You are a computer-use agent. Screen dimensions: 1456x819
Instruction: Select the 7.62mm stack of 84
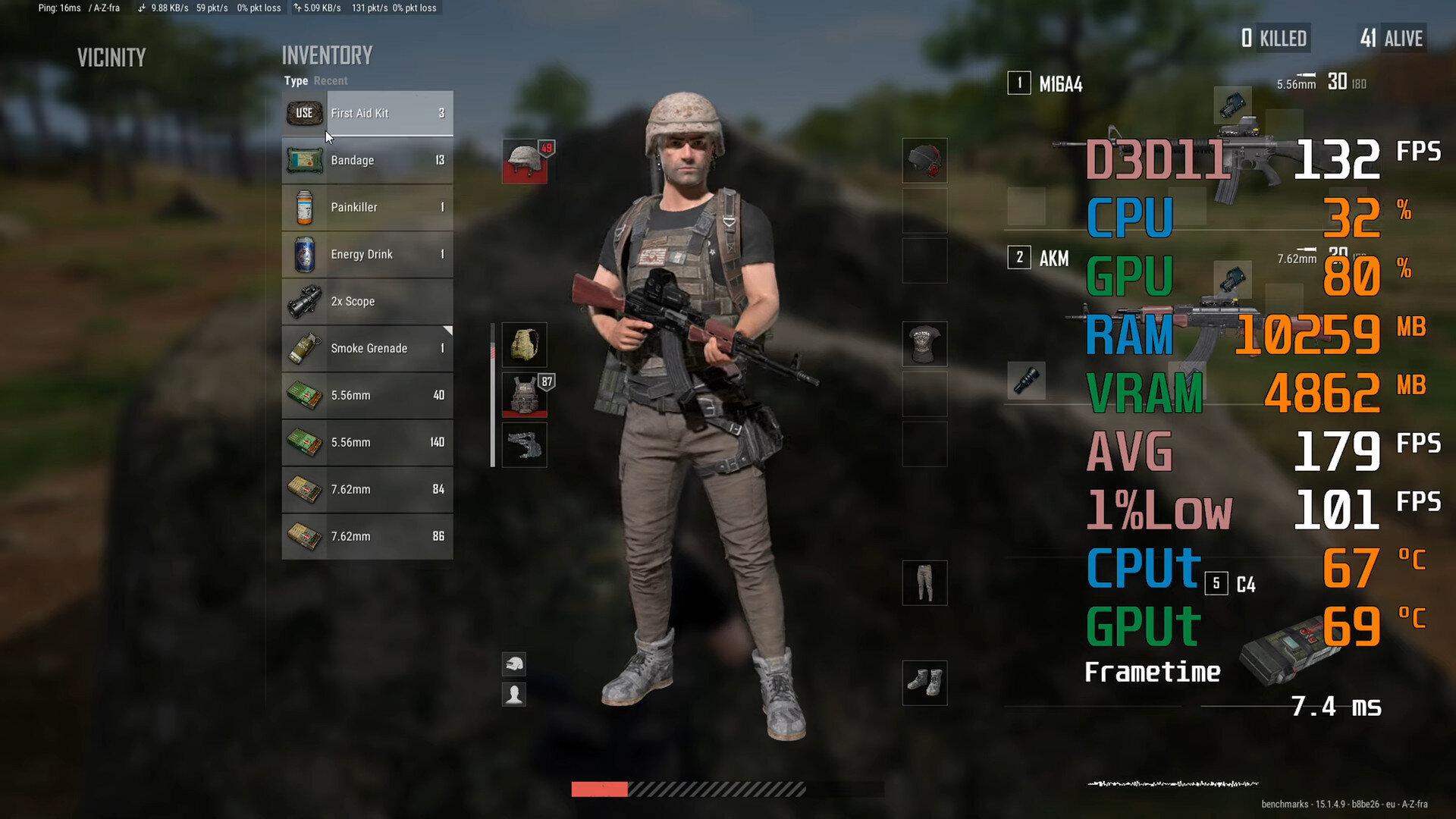pyautogui.click(x=368, y=489)
